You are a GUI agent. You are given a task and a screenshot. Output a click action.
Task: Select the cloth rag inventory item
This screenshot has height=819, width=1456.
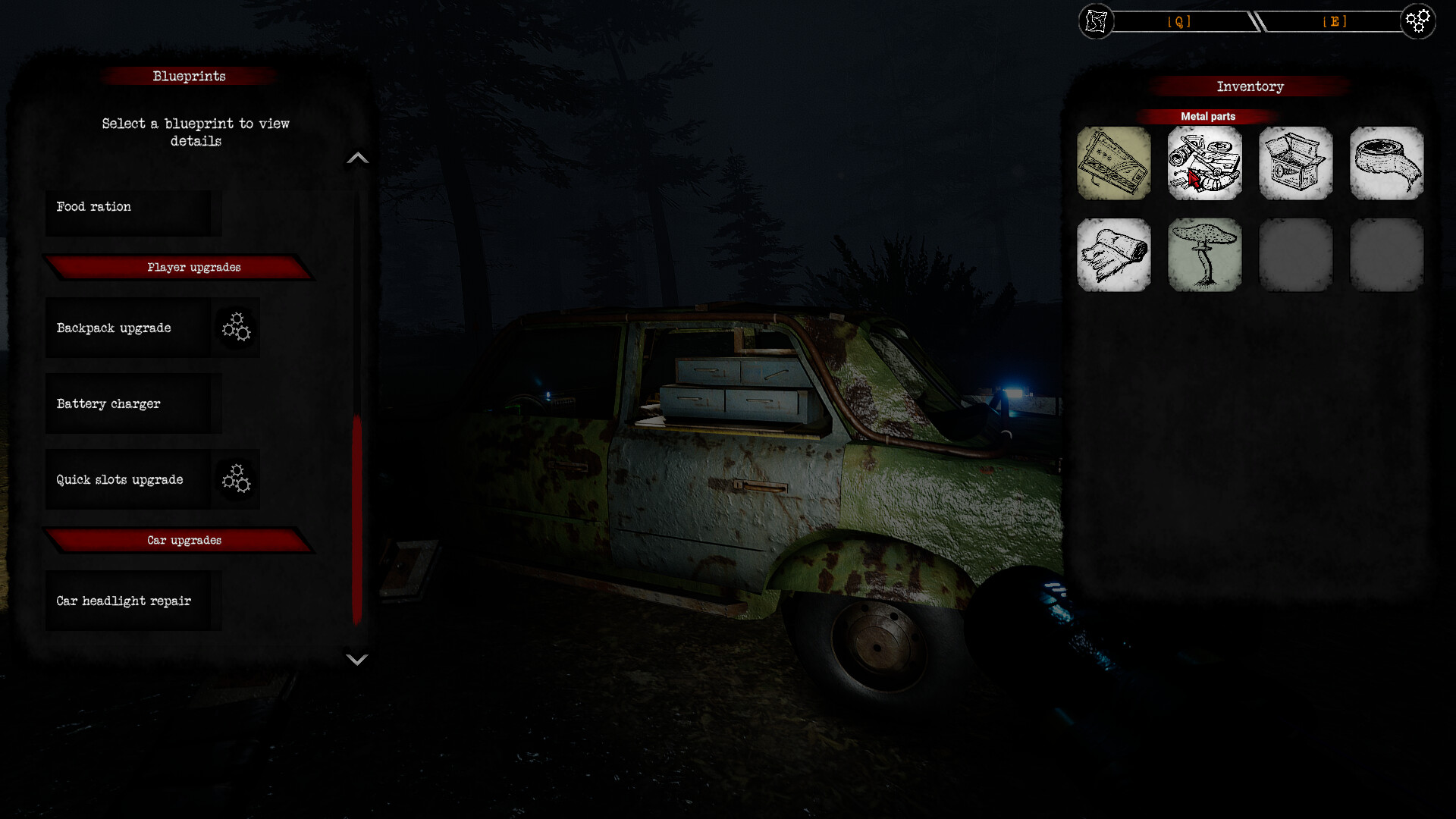click(x=1114, y=254)
